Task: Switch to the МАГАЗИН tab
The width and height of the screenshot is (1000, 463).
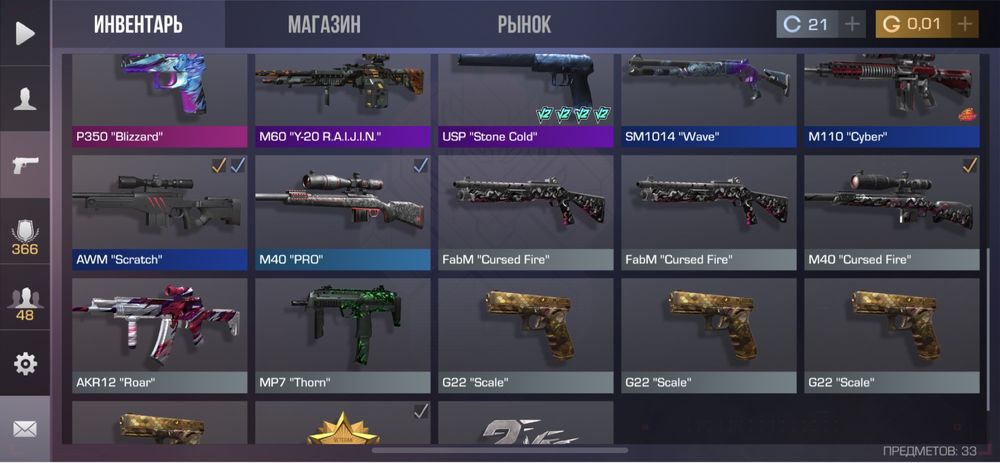Action: tap(324, 24)
